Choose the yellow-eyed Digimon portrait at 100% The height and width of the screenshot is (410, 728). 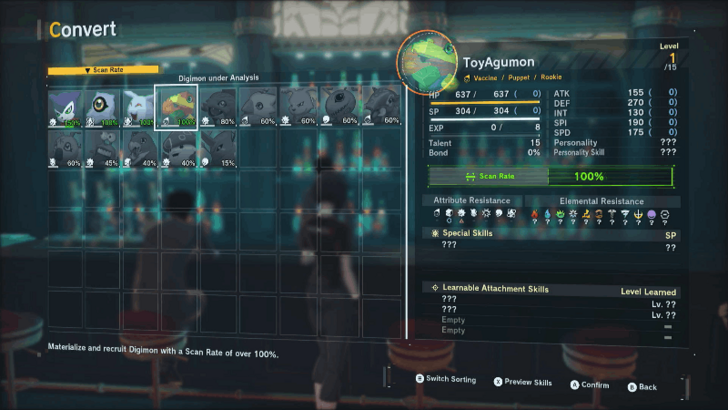[104, 106]
